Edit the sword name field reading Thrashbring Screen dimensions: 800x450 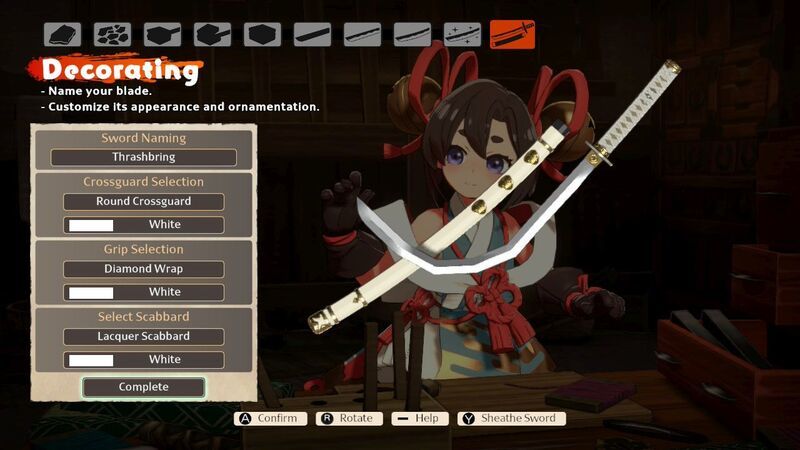[x=144, y=157]
